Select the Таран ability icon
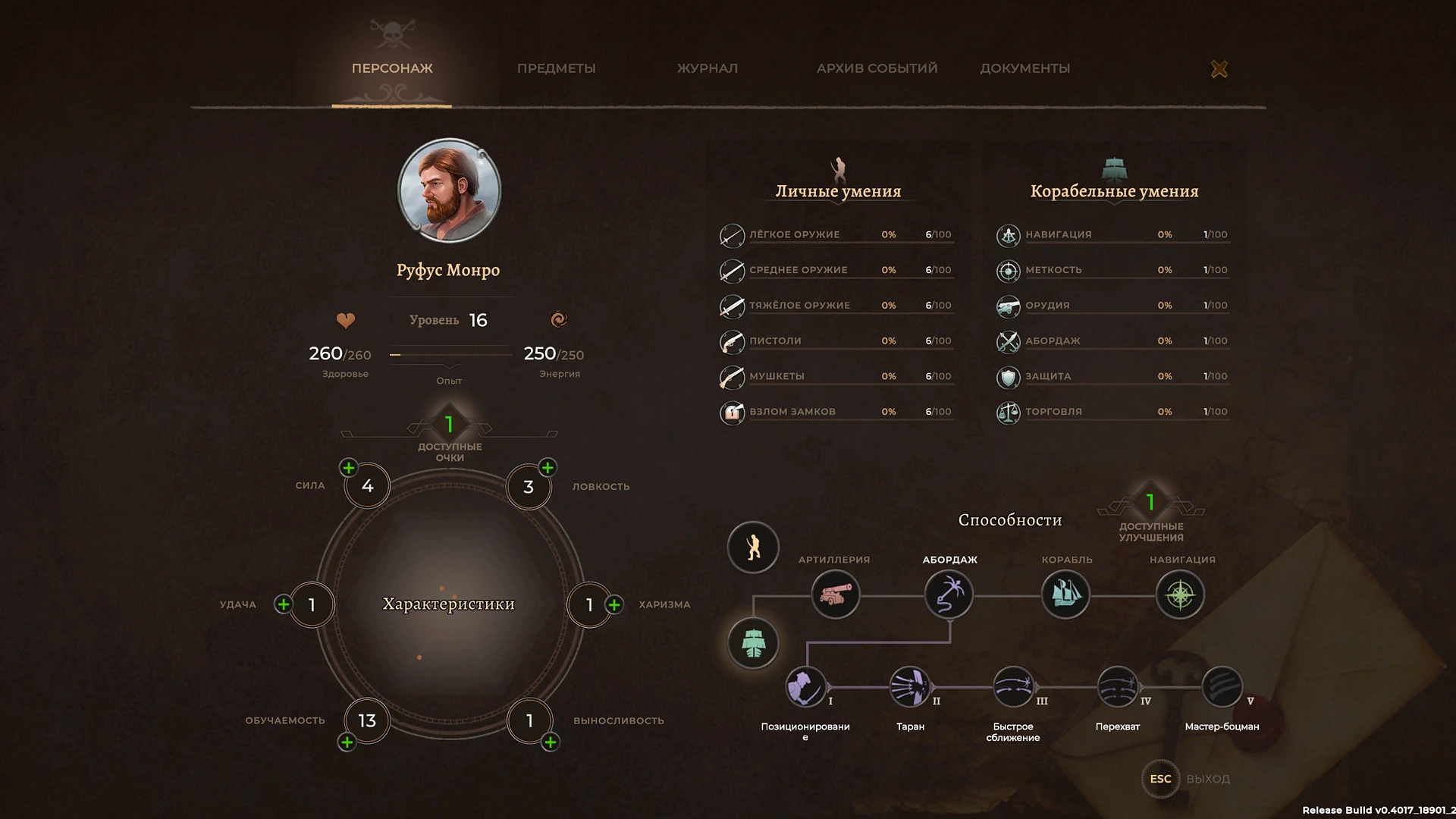This screenshot has height=819, width=1456. (x=909, y=687)
